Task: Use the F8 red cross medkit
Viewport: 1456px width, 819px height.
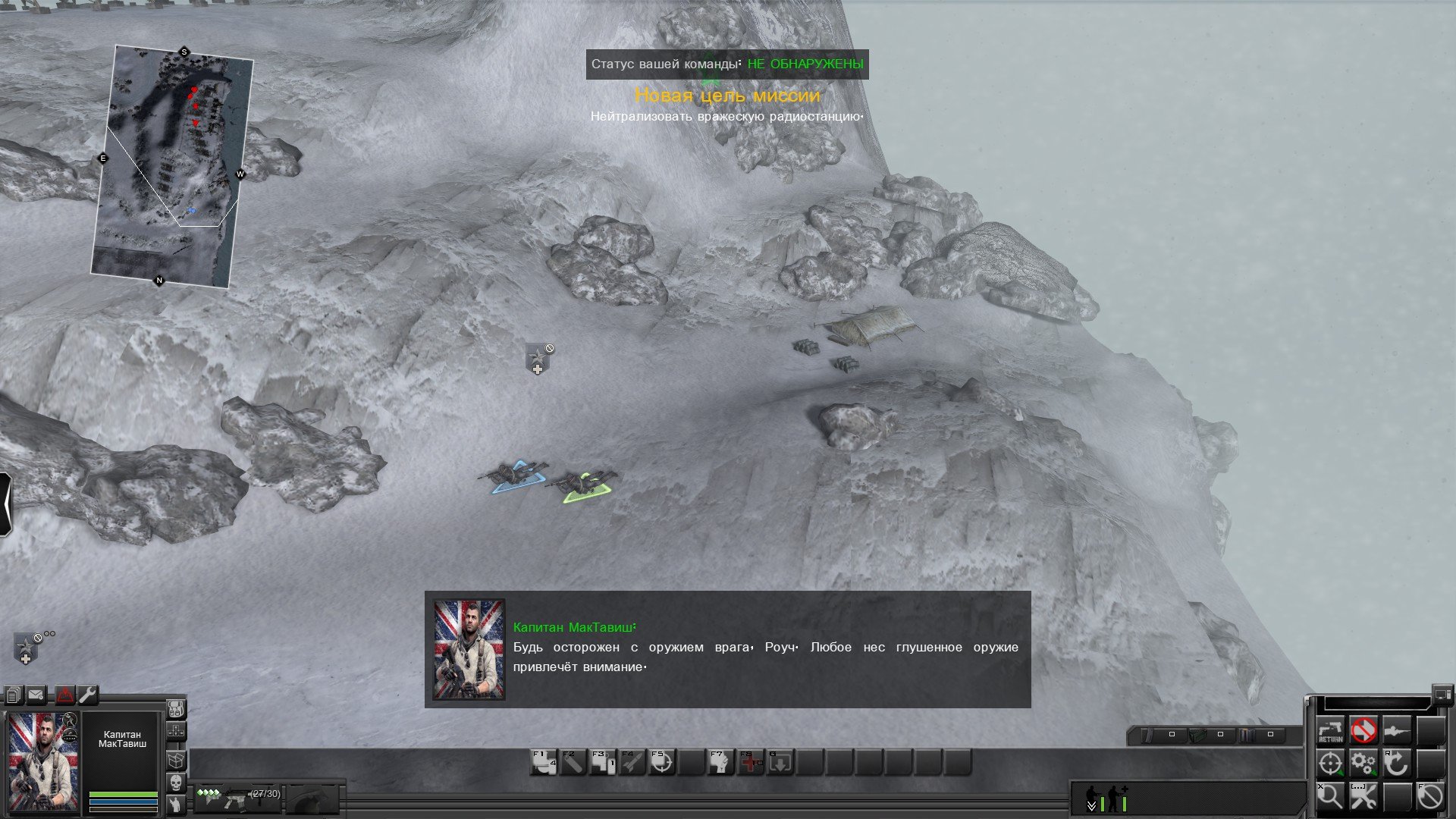Action: (x=751, y=763)
